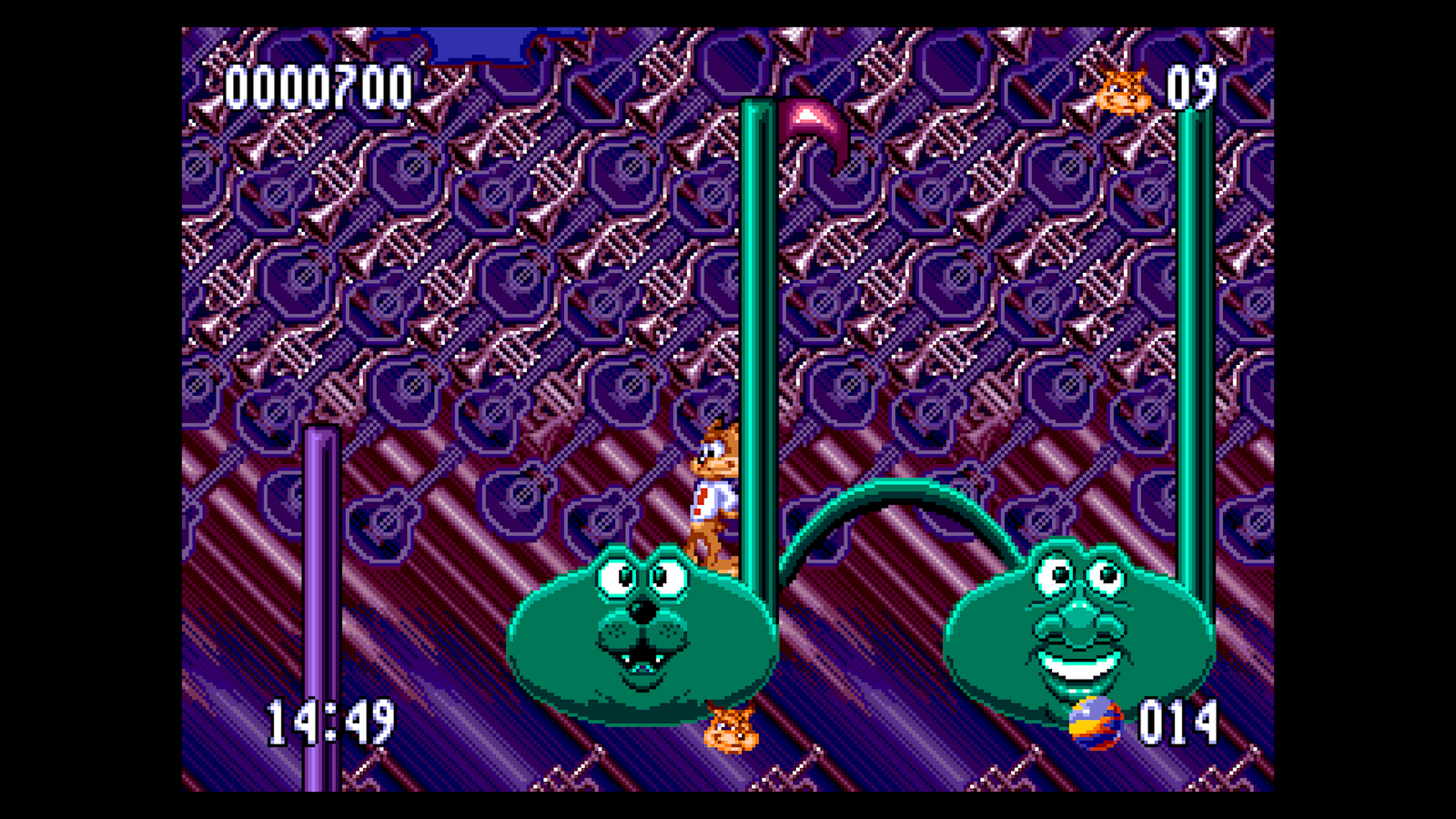Select the score counter 0000700
This screenshot has width=1456, height=819.
pos(318,86)
